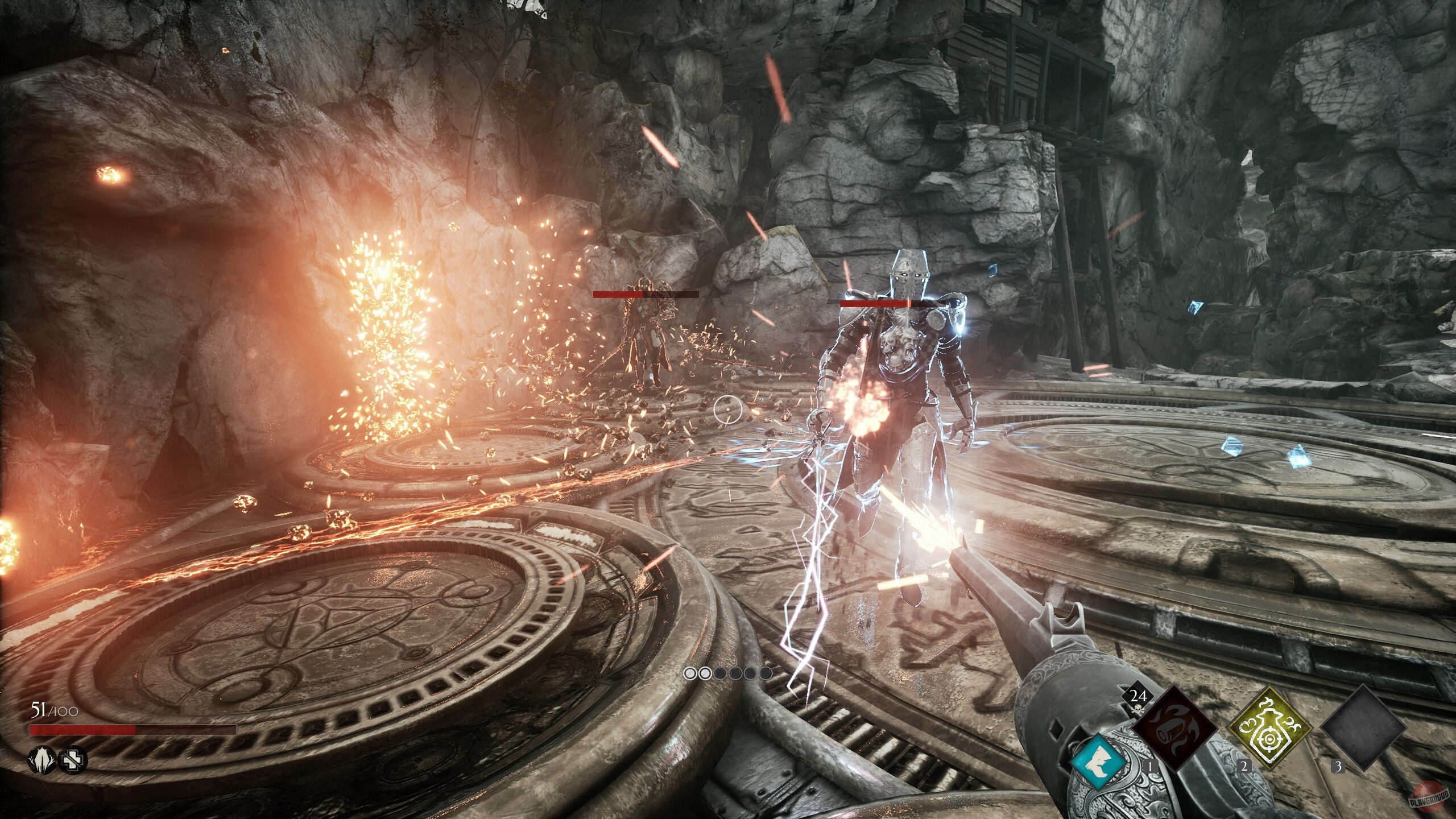Expand the slot 2 keybind label

[x=1244, y=766]
